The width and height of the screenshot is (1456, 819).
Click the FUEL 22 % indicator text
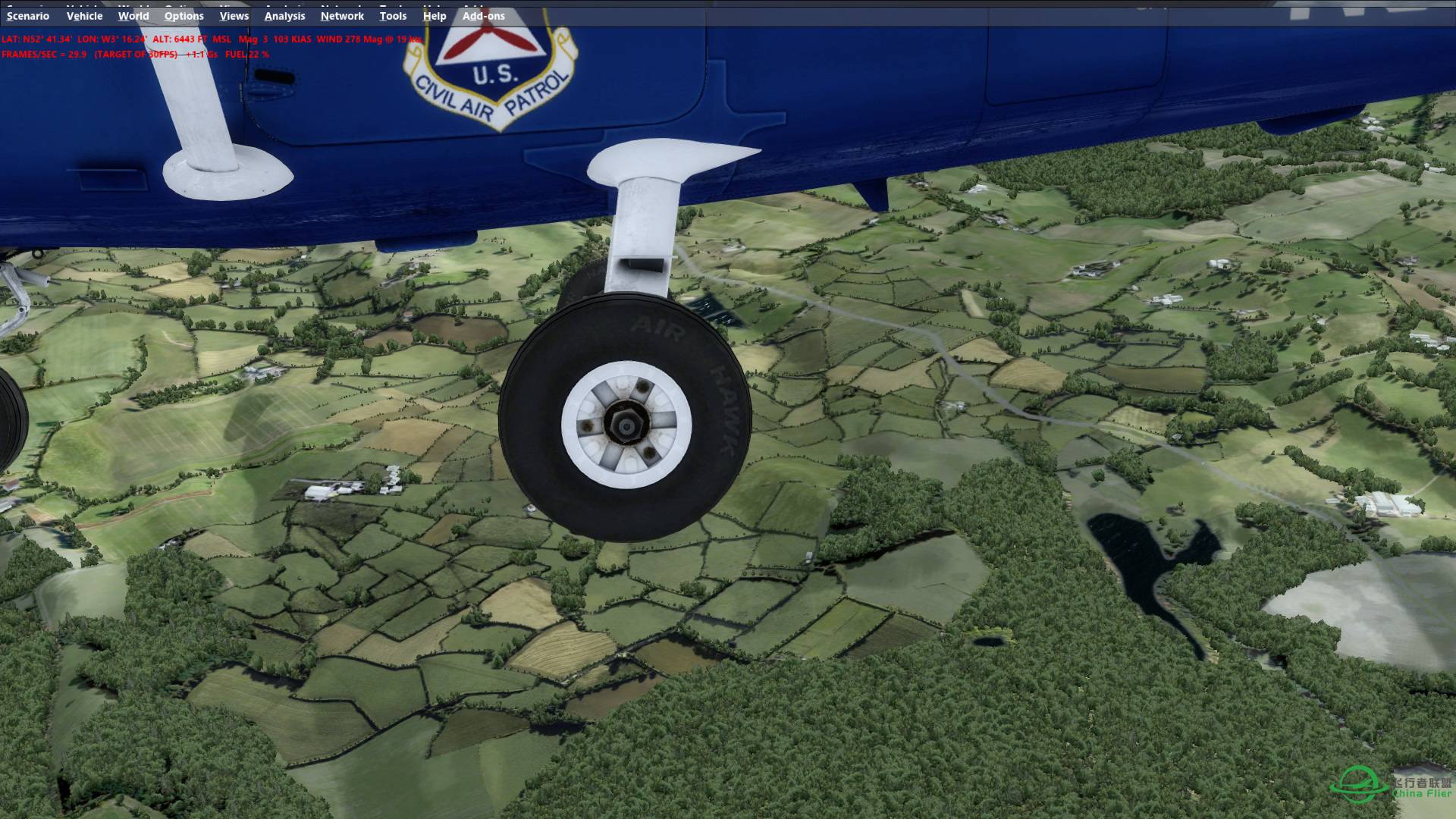(x=246, y=55)
